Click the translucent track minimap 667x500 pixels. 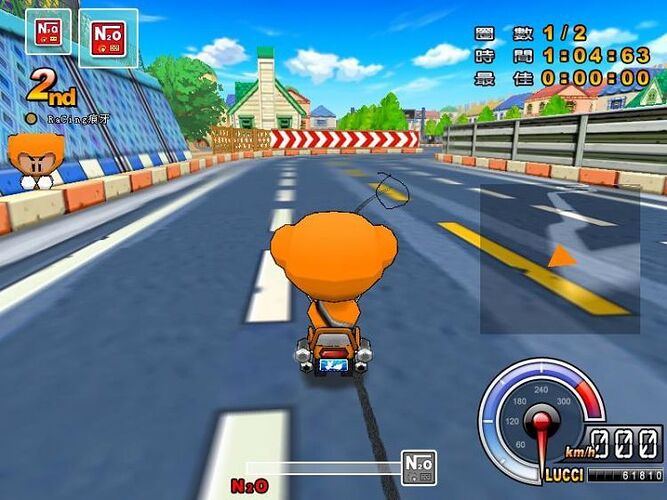pyautogui.click(x=559, y=259)
